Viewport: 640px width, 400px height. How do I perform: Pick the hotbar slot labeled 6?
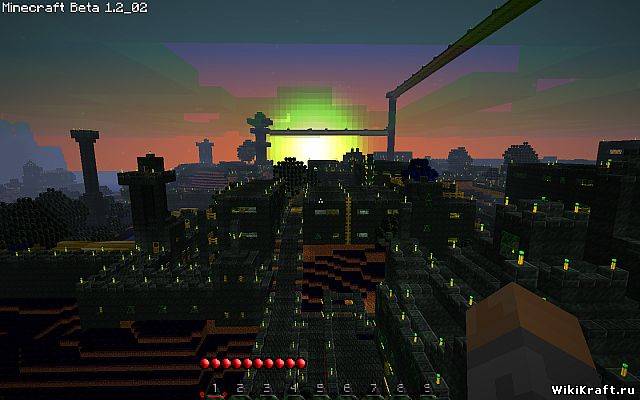pyautogui.click(x=347, y=387)
